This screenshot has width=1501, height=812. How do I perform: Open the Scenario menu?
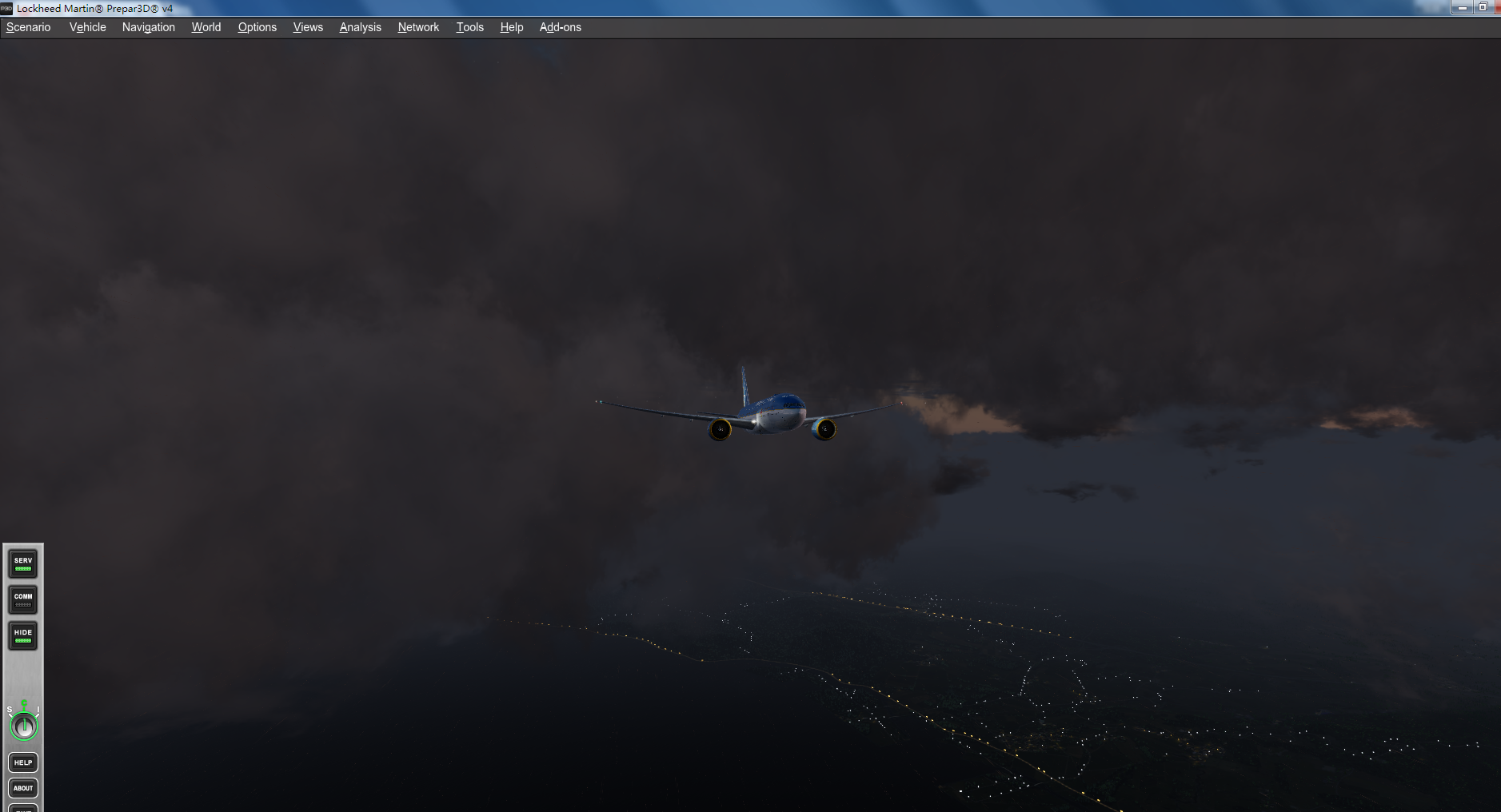coord(27,26)
